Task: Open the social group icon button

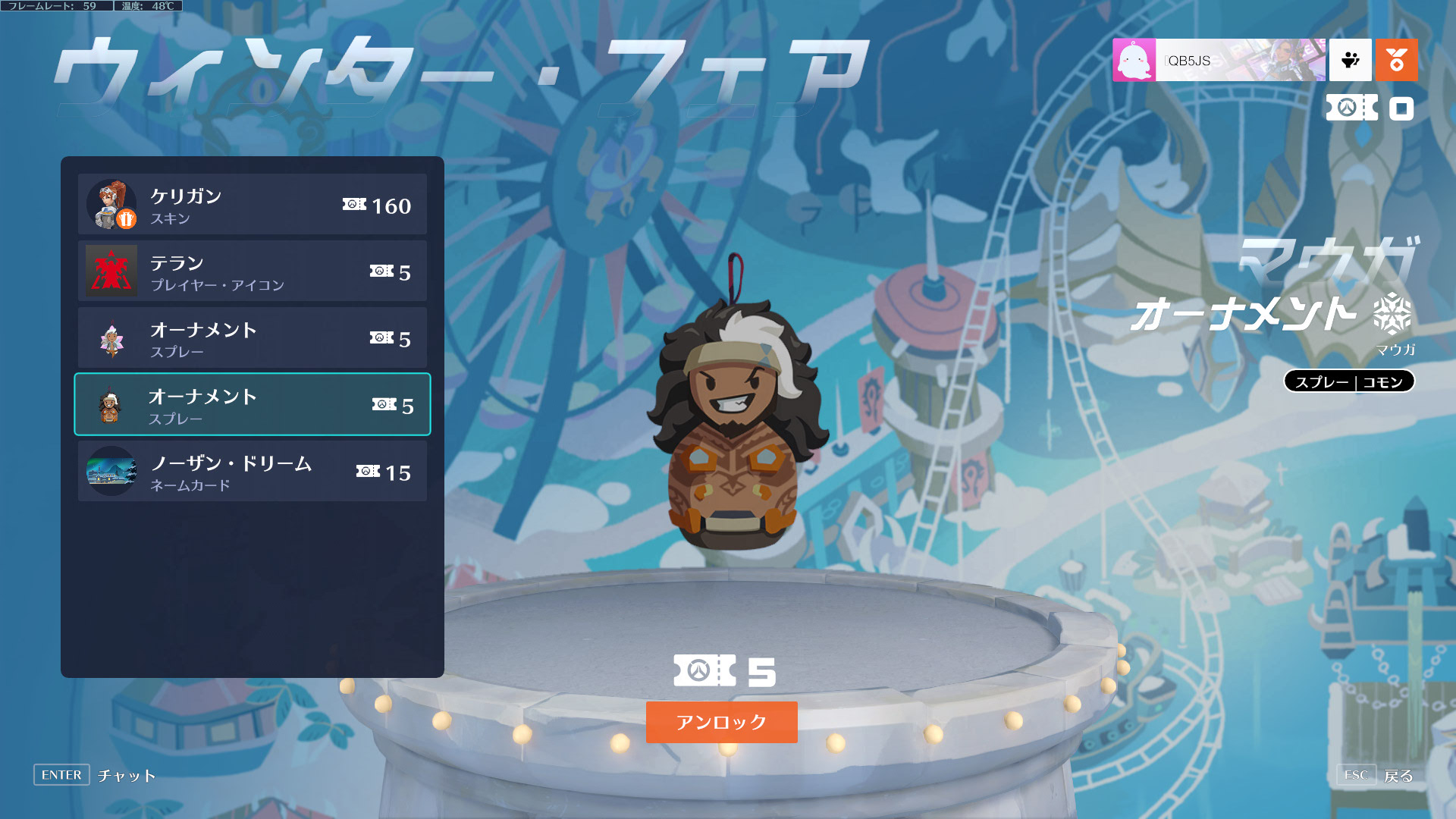Action: click(x=1350, y=60)
